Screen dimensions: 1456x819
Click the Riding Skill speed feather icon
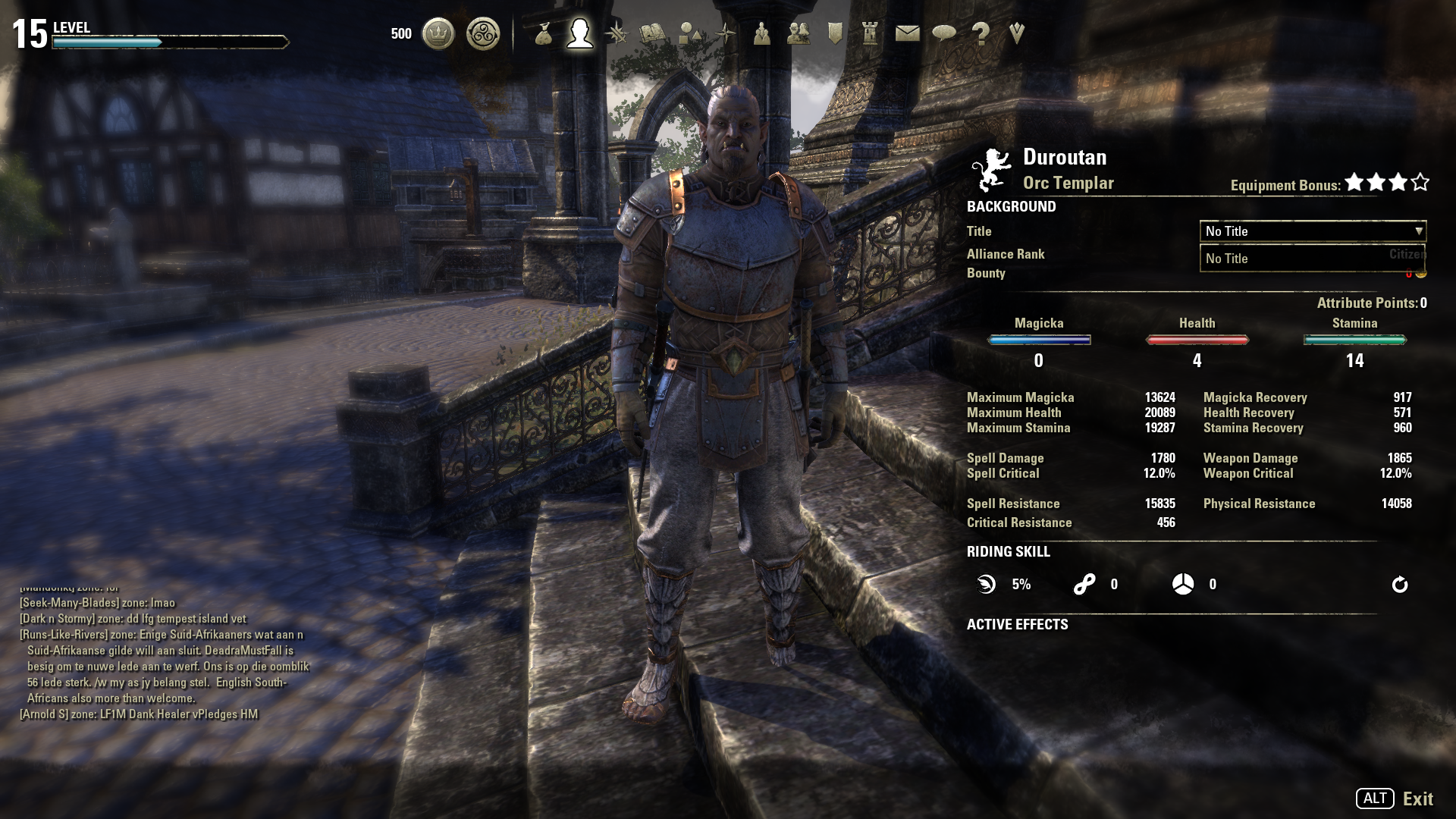[x=984, y=584]
